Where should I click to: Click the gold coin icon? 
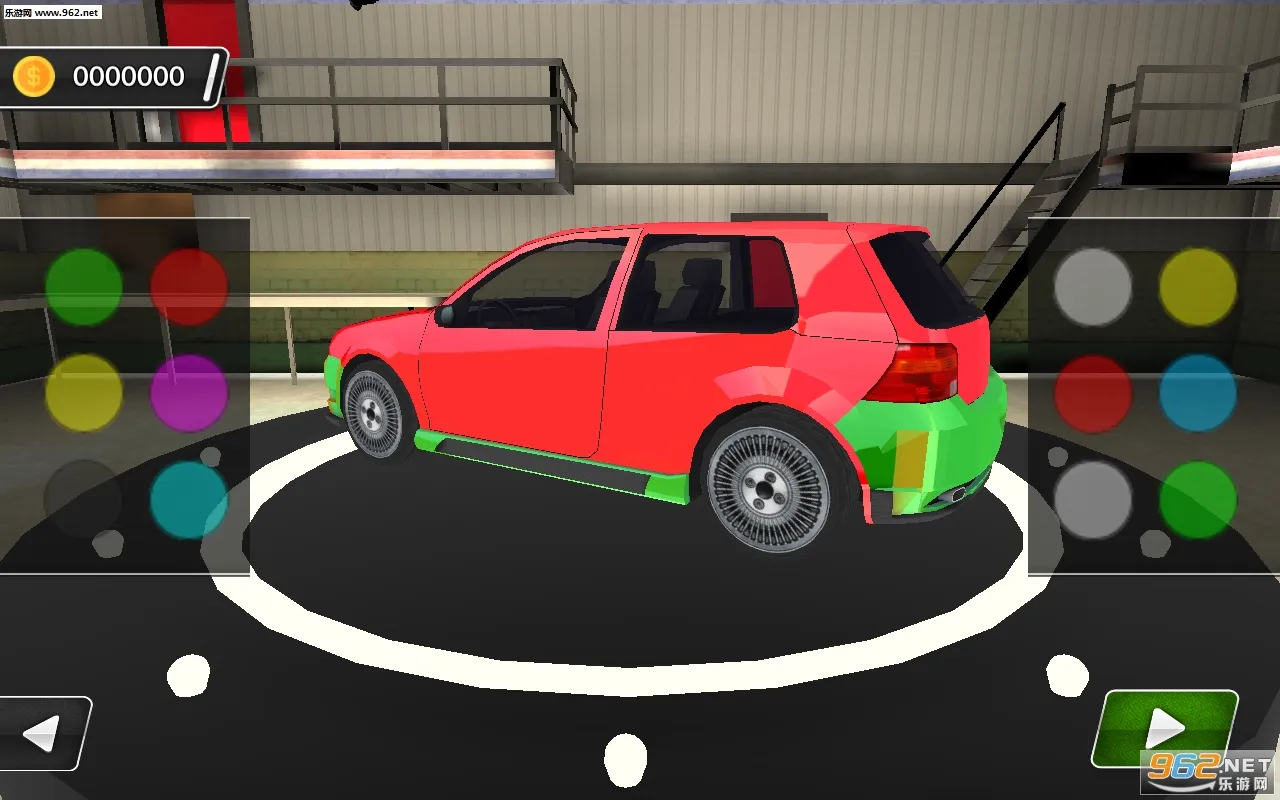tap(31, 73)
